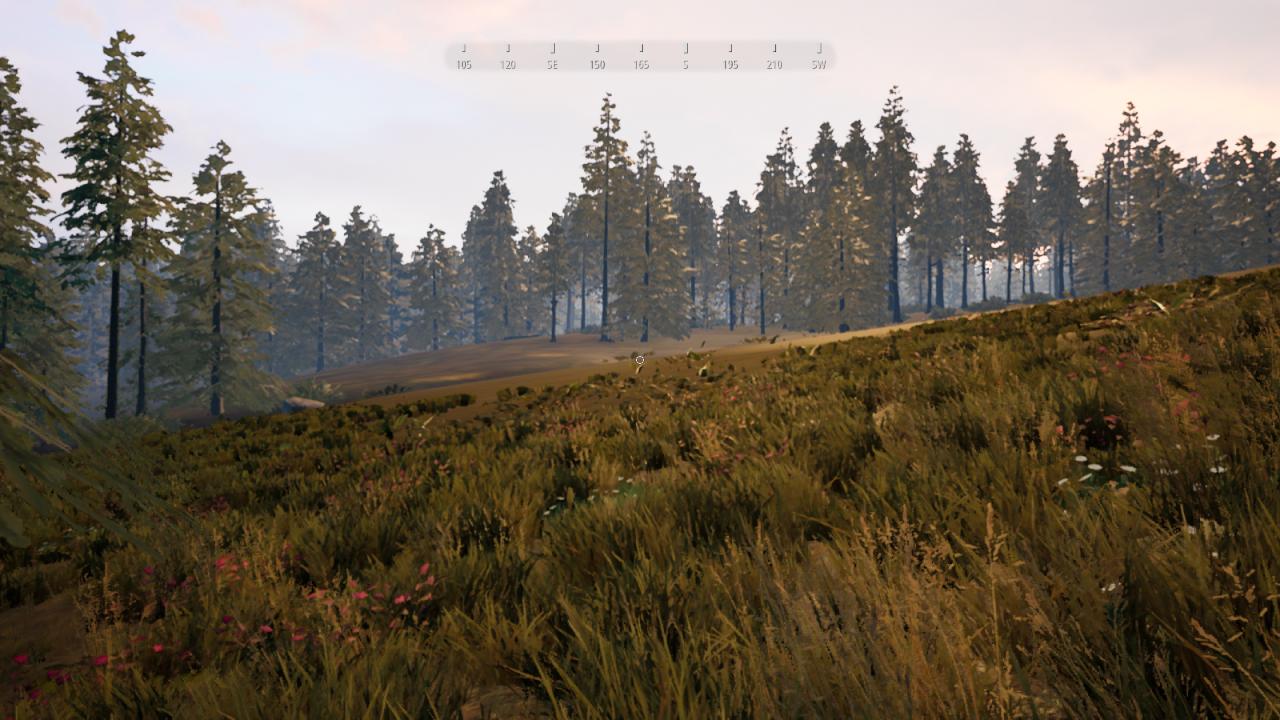Click the SE bearing on the compass
1280x720 pixels.
pyautogui.click(x=551, y=66)
